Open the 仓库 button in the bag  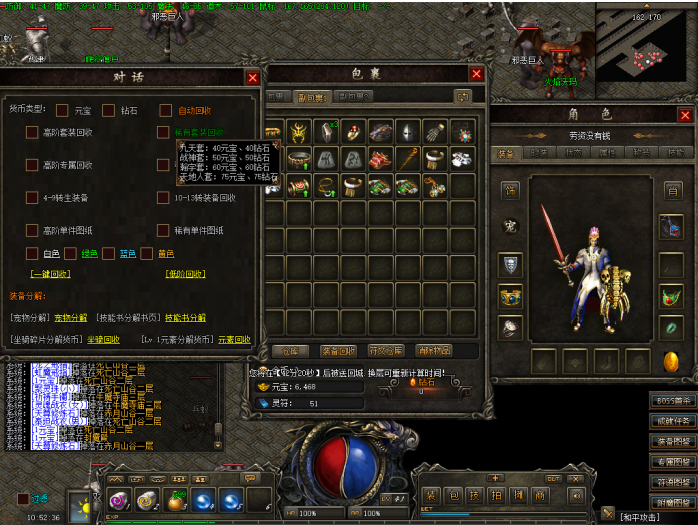click(x=289, y=351)
